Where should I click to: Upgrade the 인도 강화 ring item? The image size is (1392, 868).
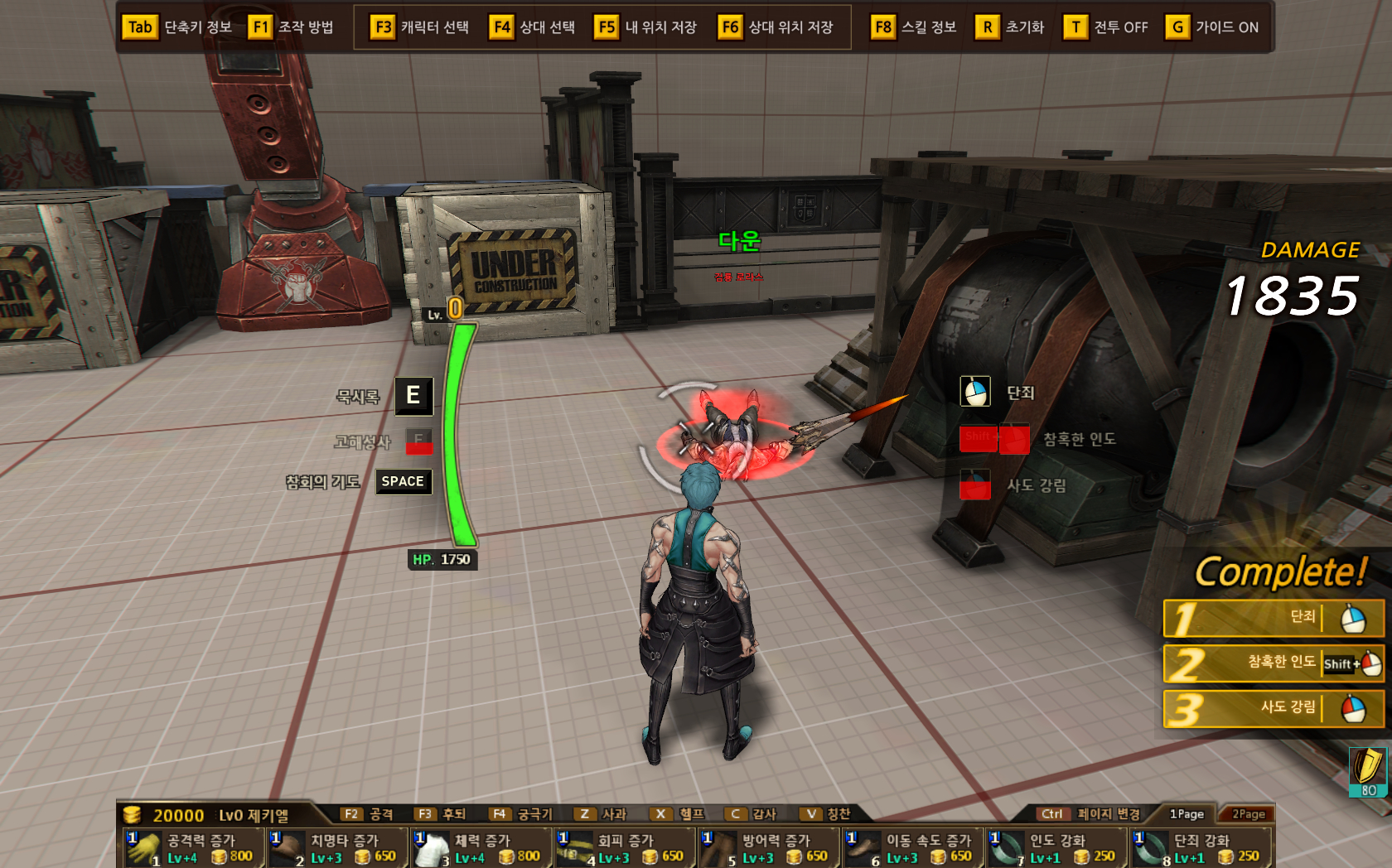click(1056, 848)
